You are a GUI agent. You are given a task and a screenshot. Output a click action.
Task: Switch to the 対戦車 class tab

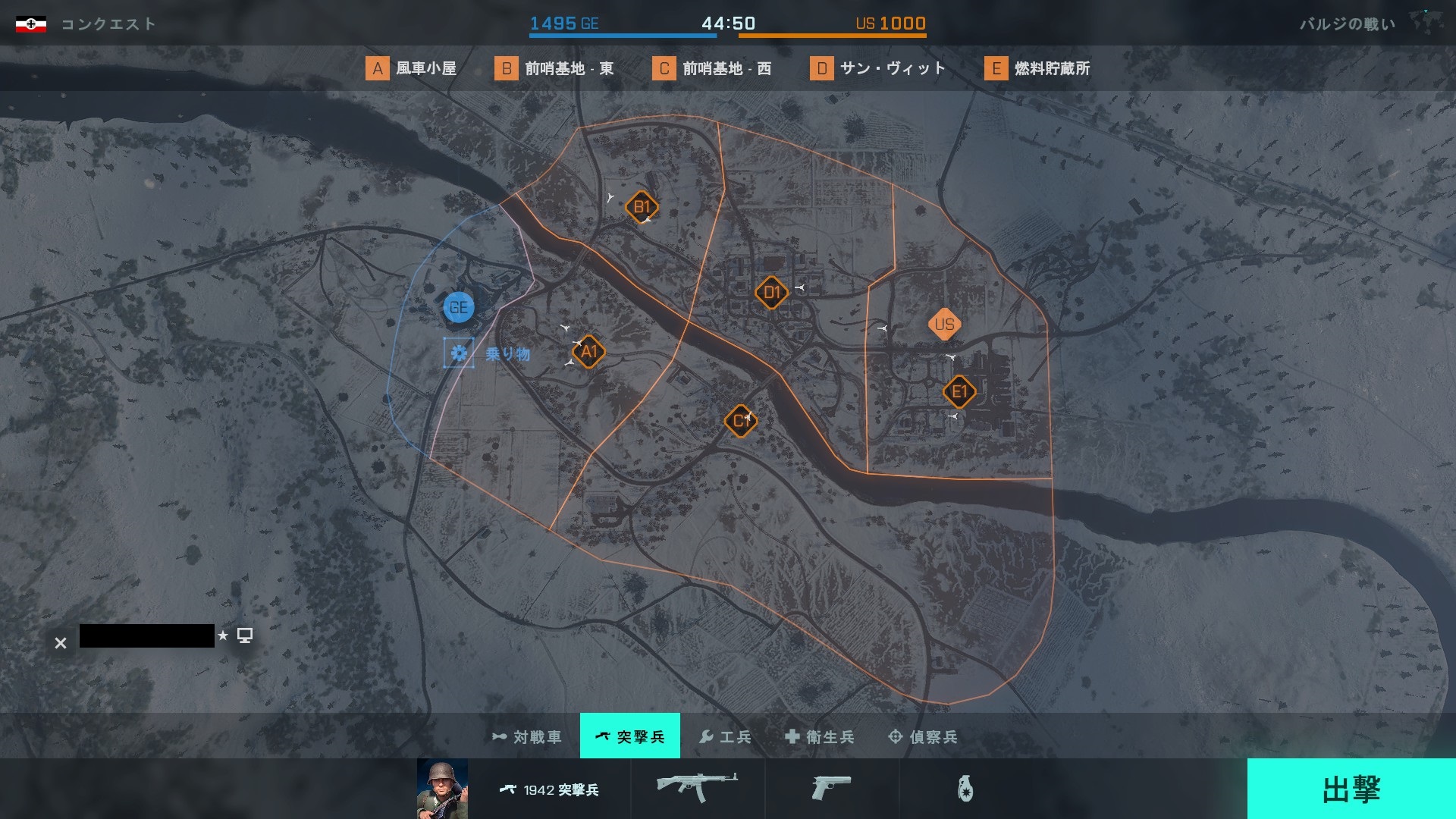tap(528, 736)
